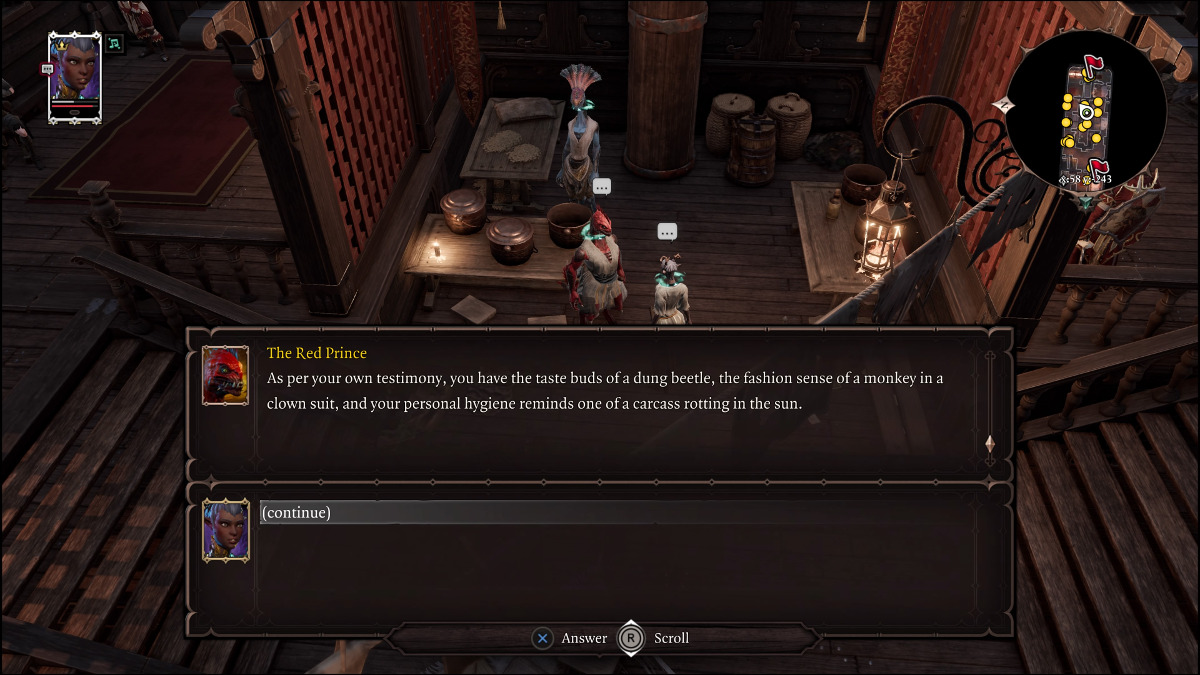Choose the (continue) dialogue reply
1200x675 pixels.
pyautogui.click(x=296, y=513)
